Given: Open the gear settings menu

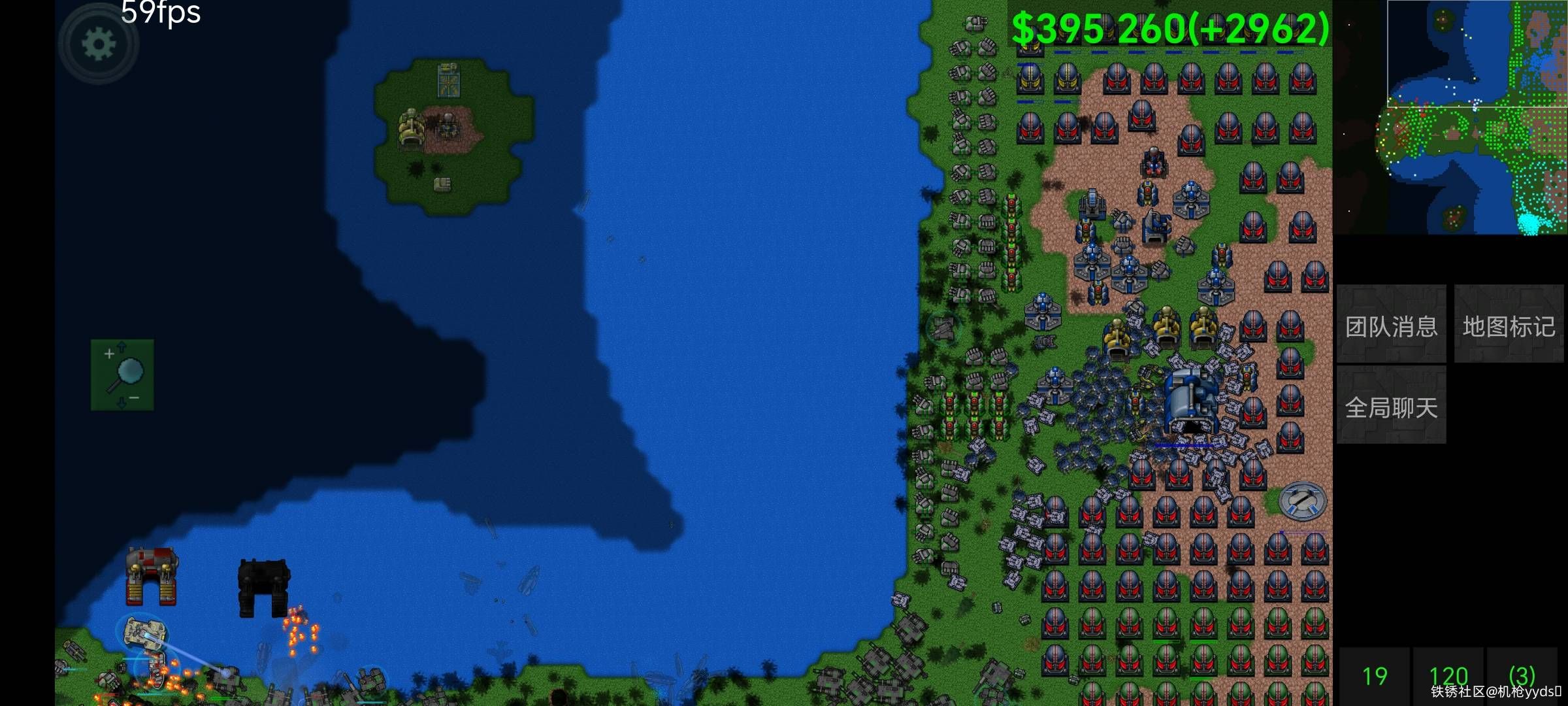Looking at the screenshot, I should click(x=99, y=44).
